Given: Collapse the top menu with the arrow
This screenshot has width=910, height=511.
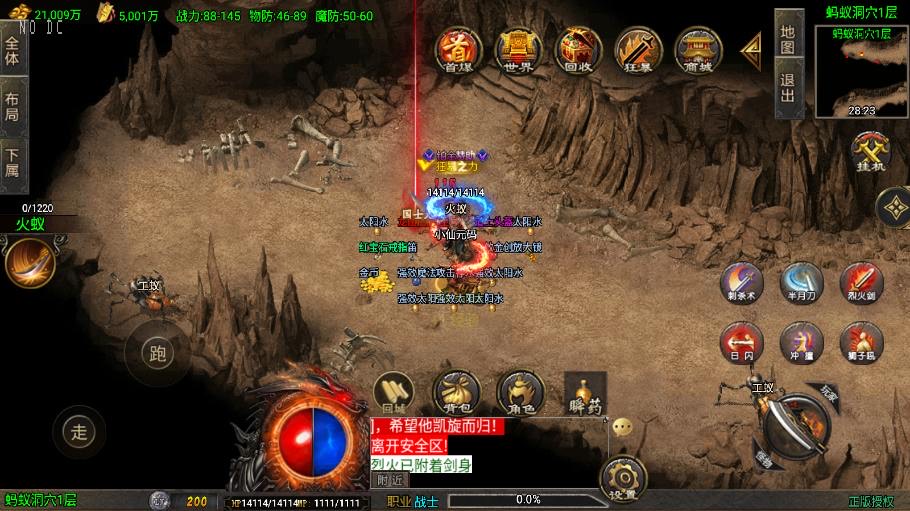Looking at the screenshot, I should point(751,48).
